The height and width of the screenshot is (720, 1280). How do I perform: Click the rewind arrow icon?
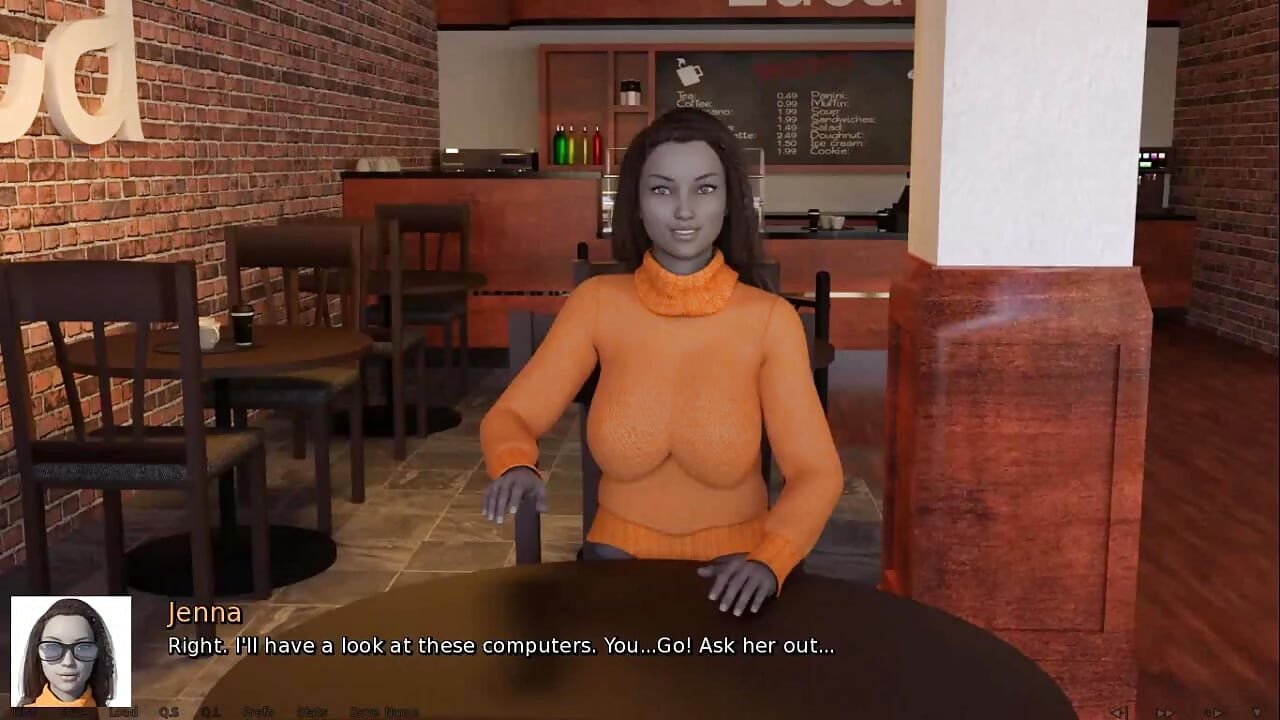(x=1117, y=712)
